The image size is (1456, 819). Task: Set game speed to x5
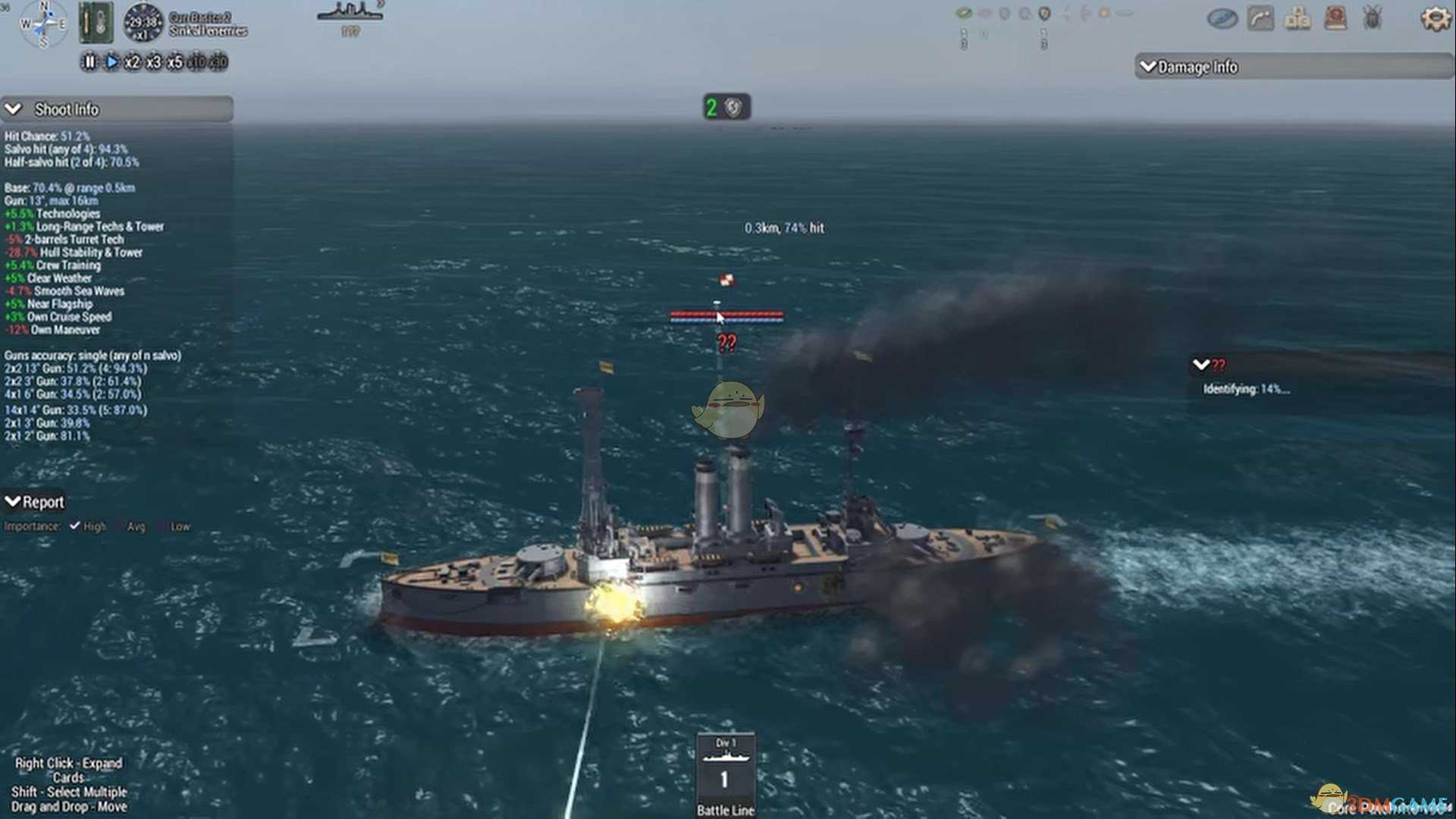point(174,62)
